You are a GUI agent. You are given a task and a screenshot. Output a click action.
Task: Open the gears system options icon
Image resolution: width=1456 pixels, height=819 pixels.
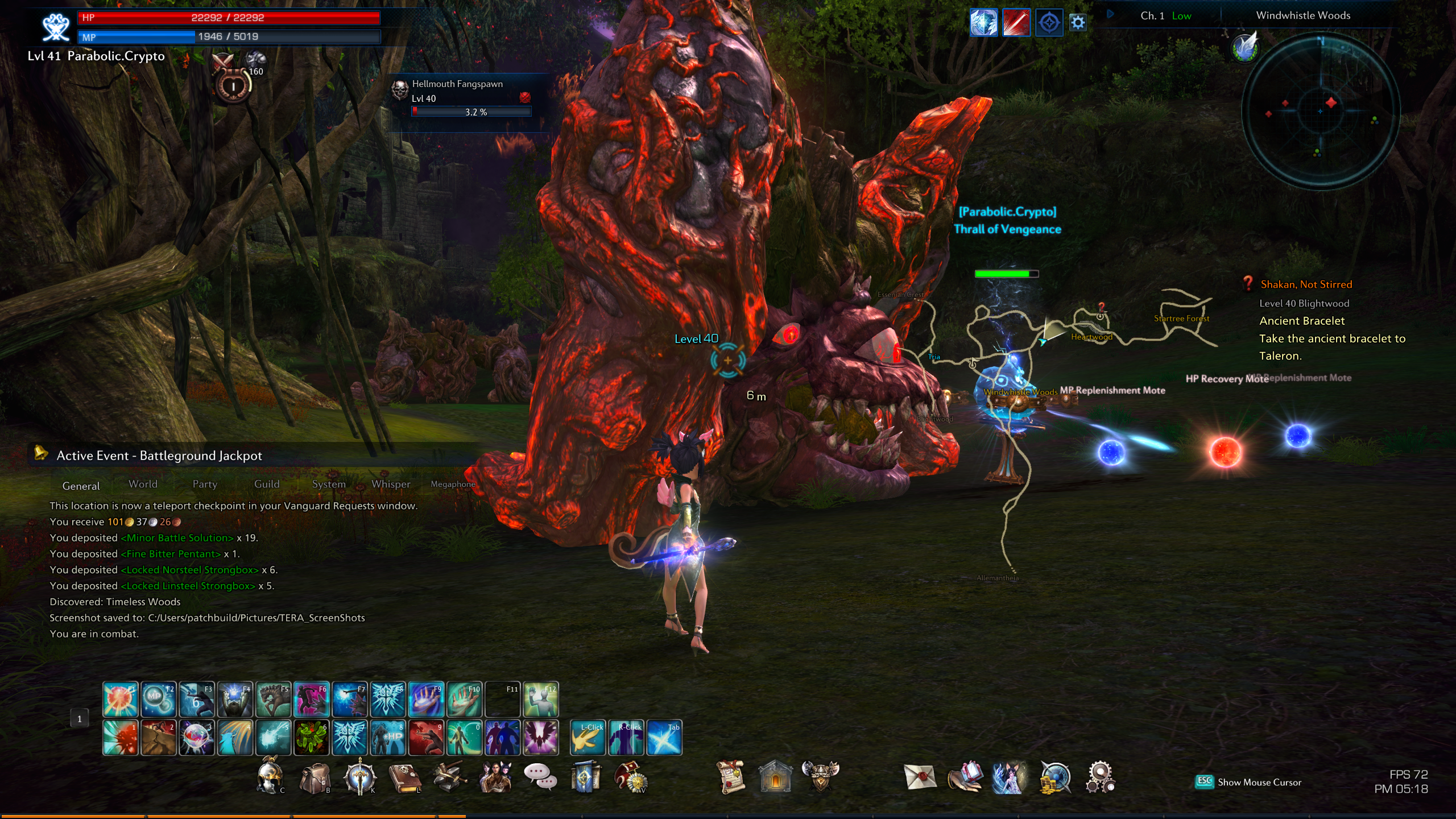click(x=1100, y=777)
